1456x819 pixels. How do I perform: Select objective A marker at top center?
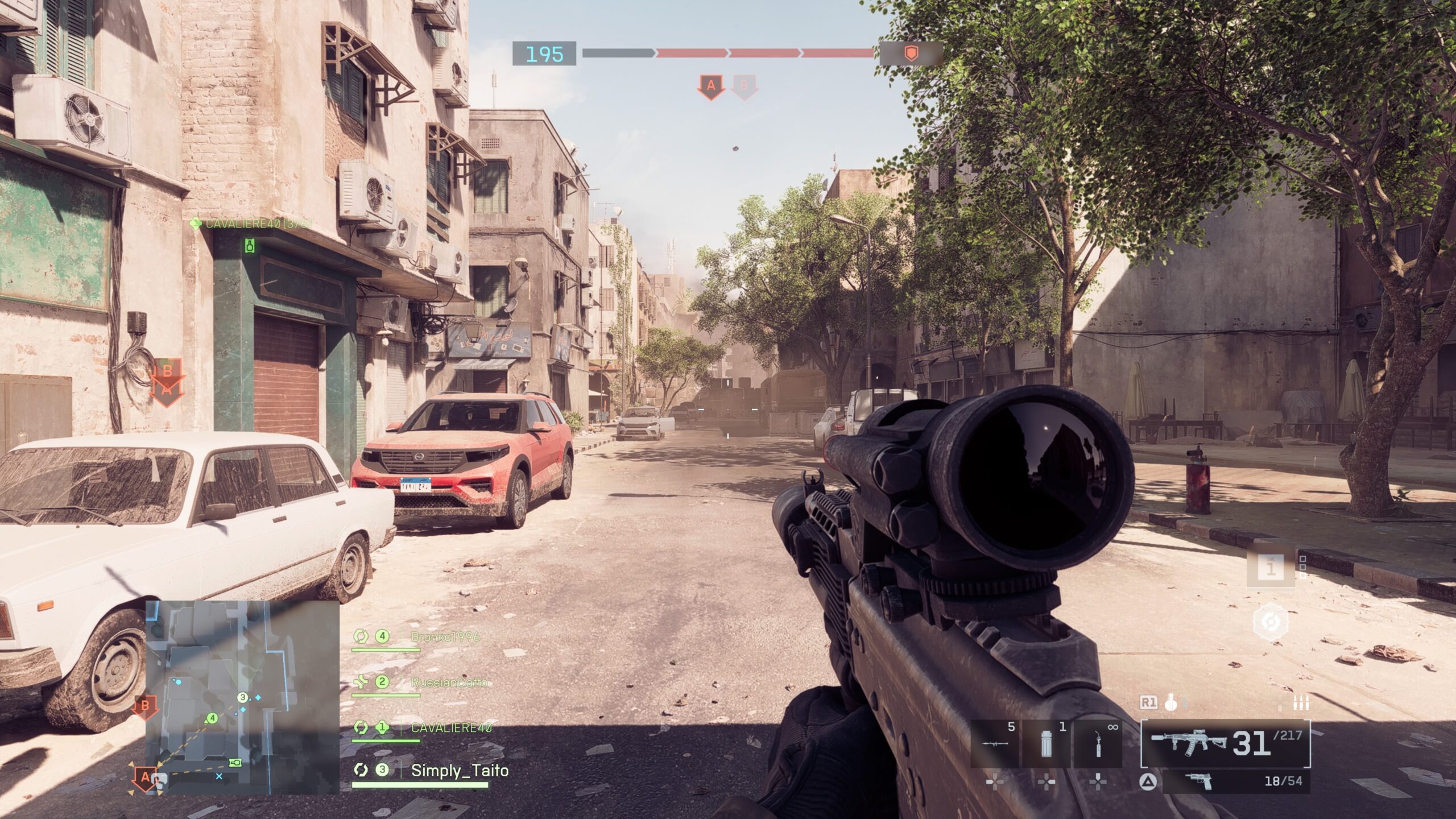710,87
